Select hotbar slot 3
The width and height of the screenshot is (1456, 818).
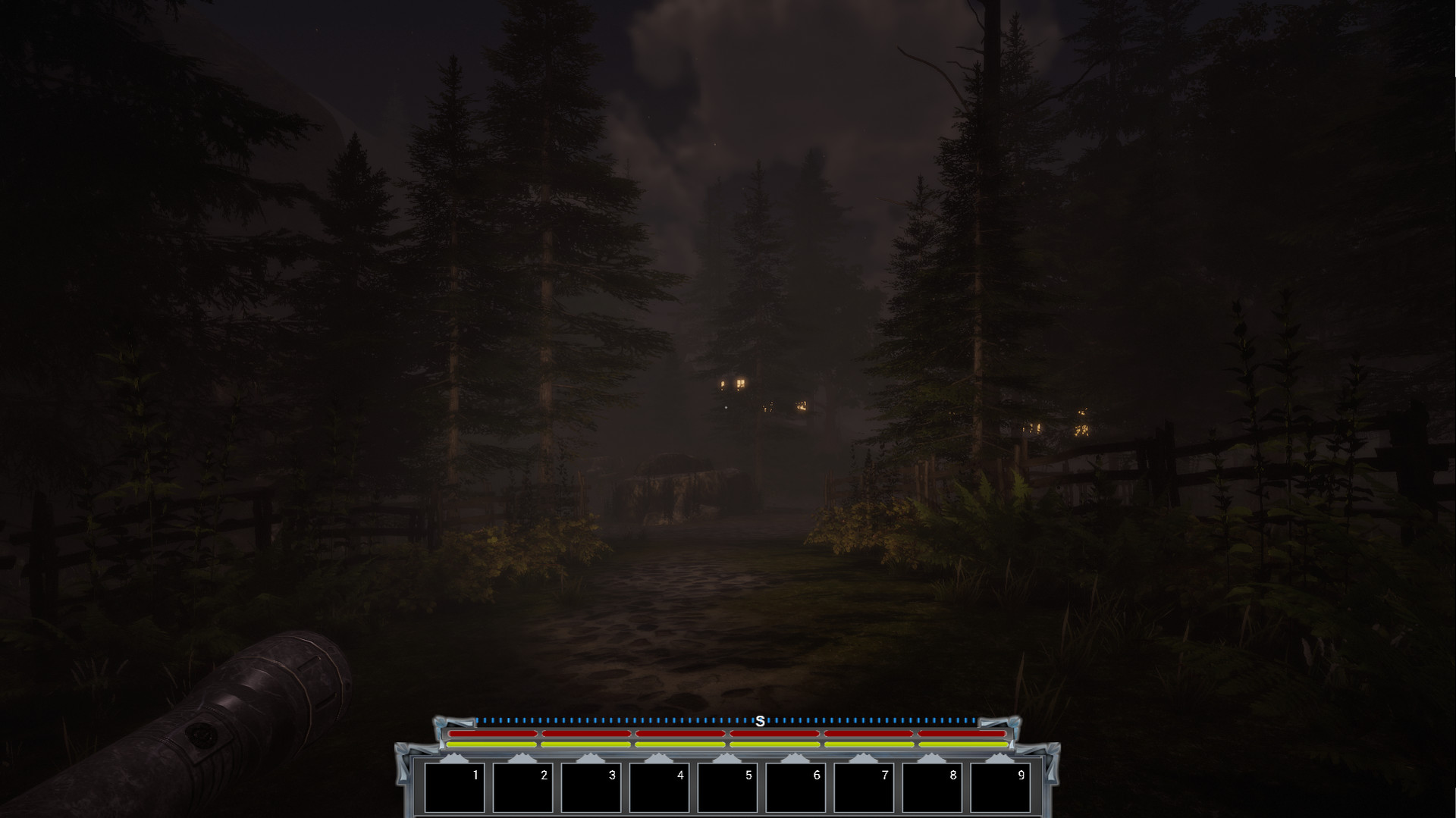589,788
